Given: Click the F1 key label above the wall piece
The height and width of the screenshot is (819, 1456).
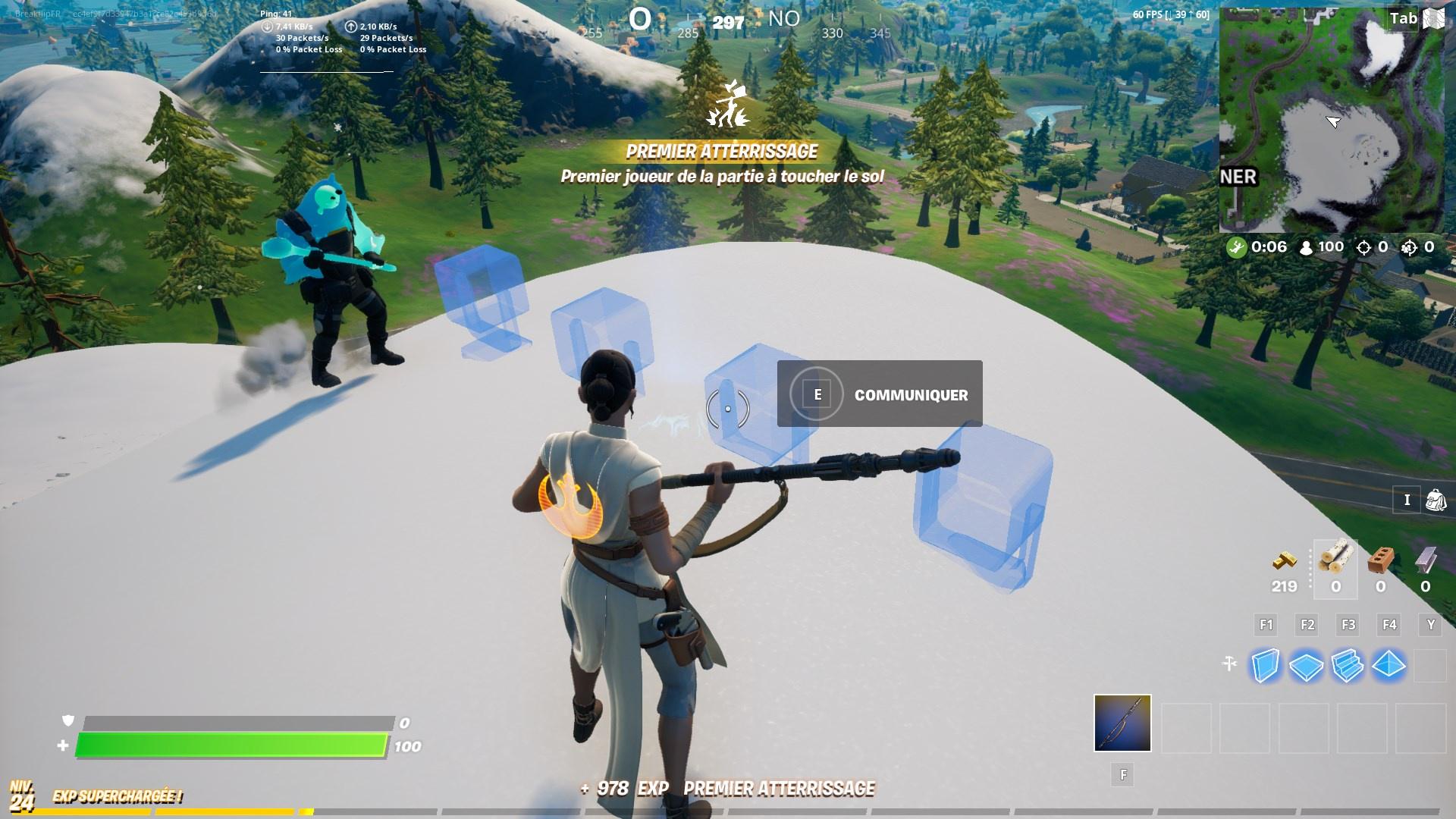Looking at the screenshot, I should (x=1264, y=625).
